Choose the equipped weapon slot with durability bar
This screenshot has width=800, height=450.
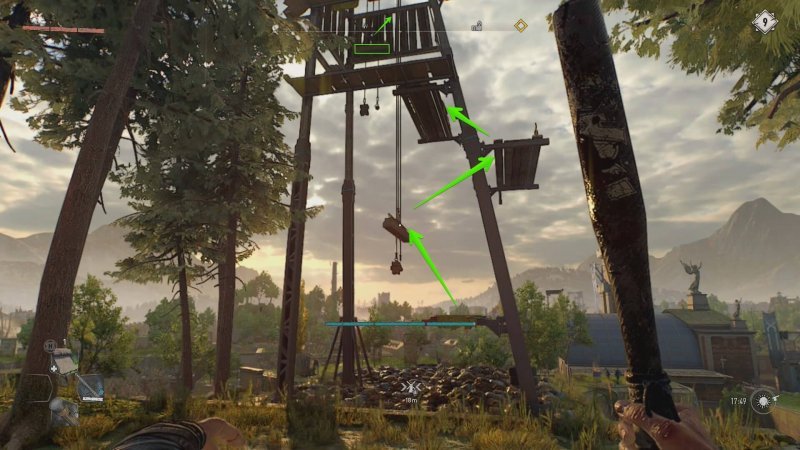pyautogui.click(x=91, y=386)
